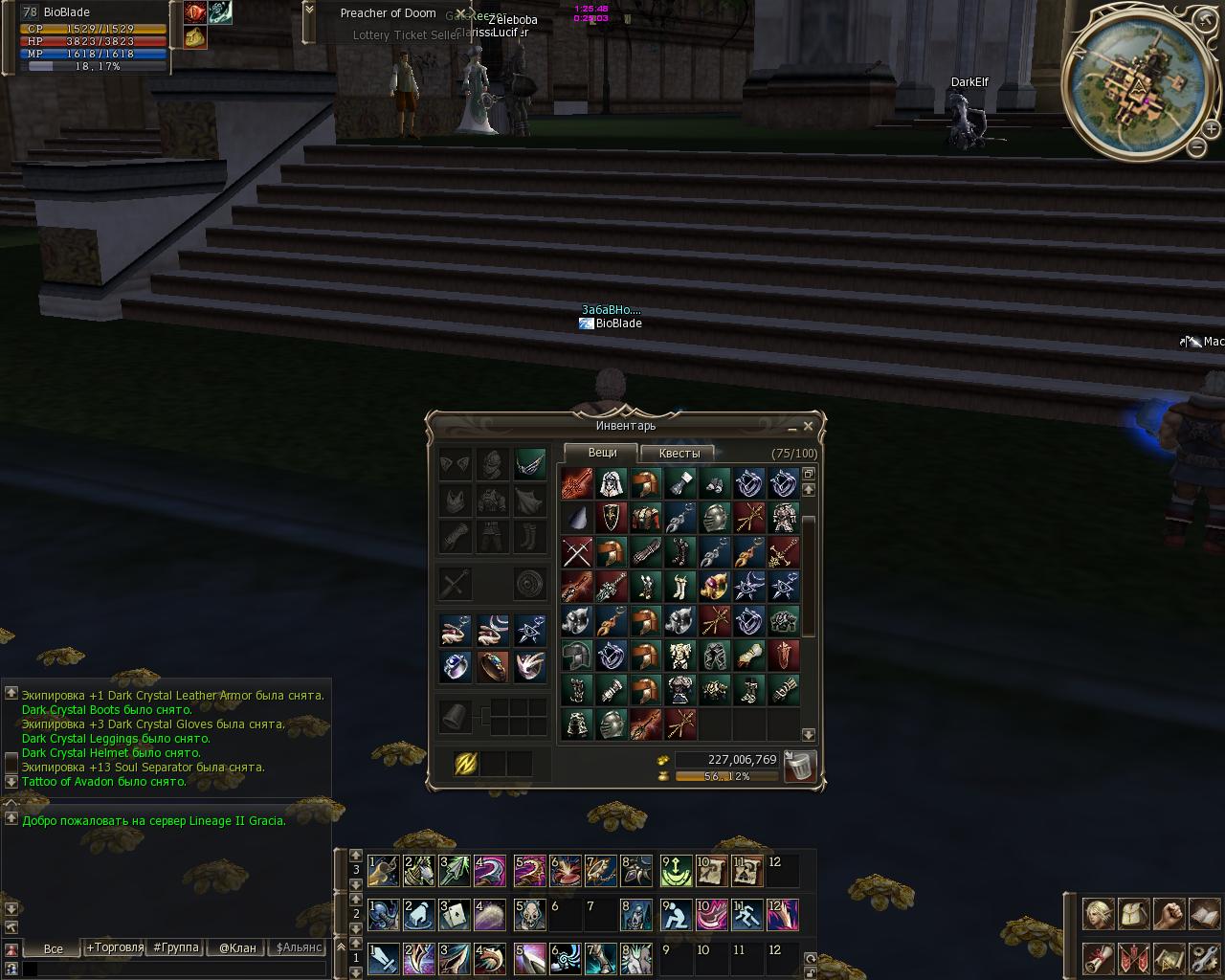The image size is (1225, 980).
Task: Select the #Группа chat channel
Action: point(176,947)
